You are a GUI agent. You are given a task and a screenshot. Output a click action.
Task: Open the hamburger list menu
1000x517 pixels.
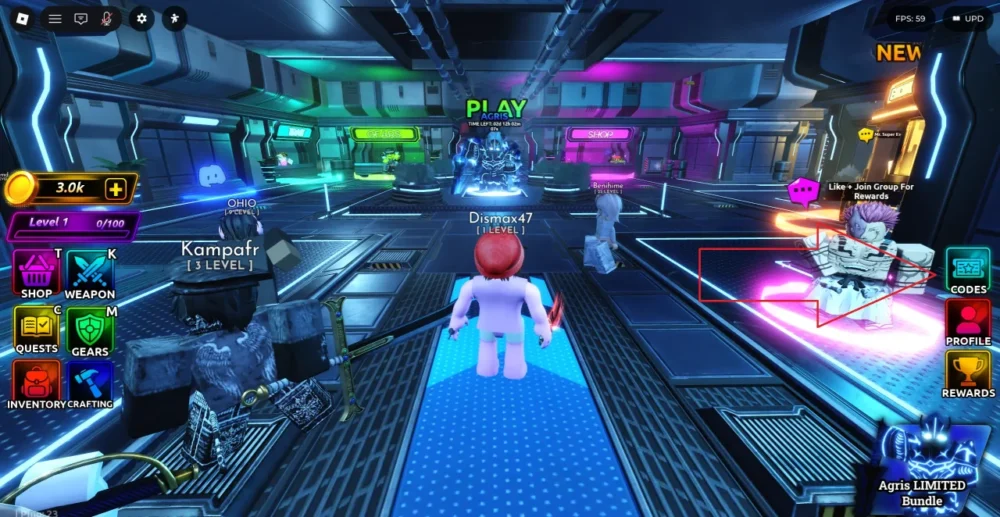click(55, 19)
